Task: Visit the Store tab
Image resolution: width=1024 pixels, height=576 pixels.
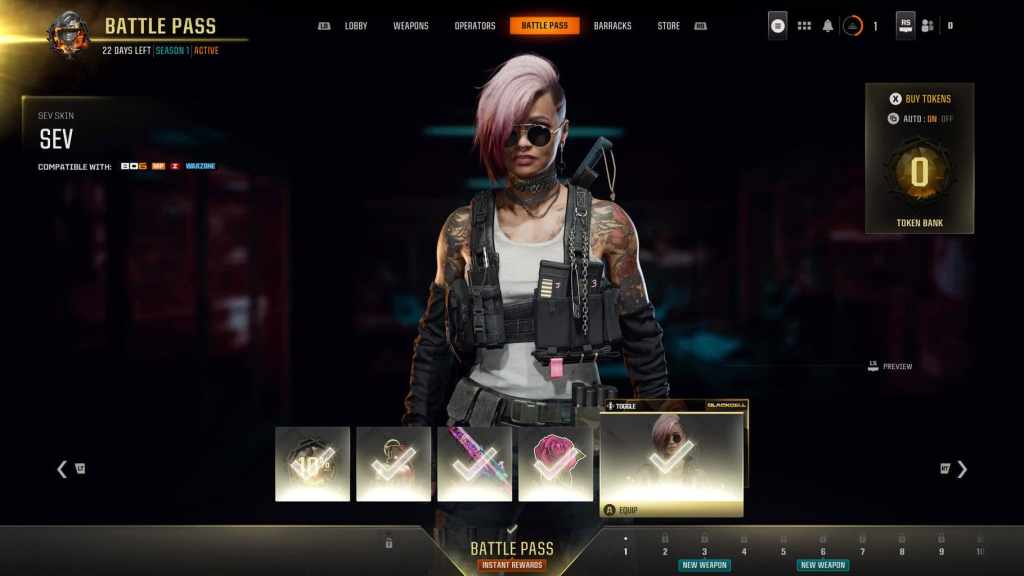Action: (669, 26)
